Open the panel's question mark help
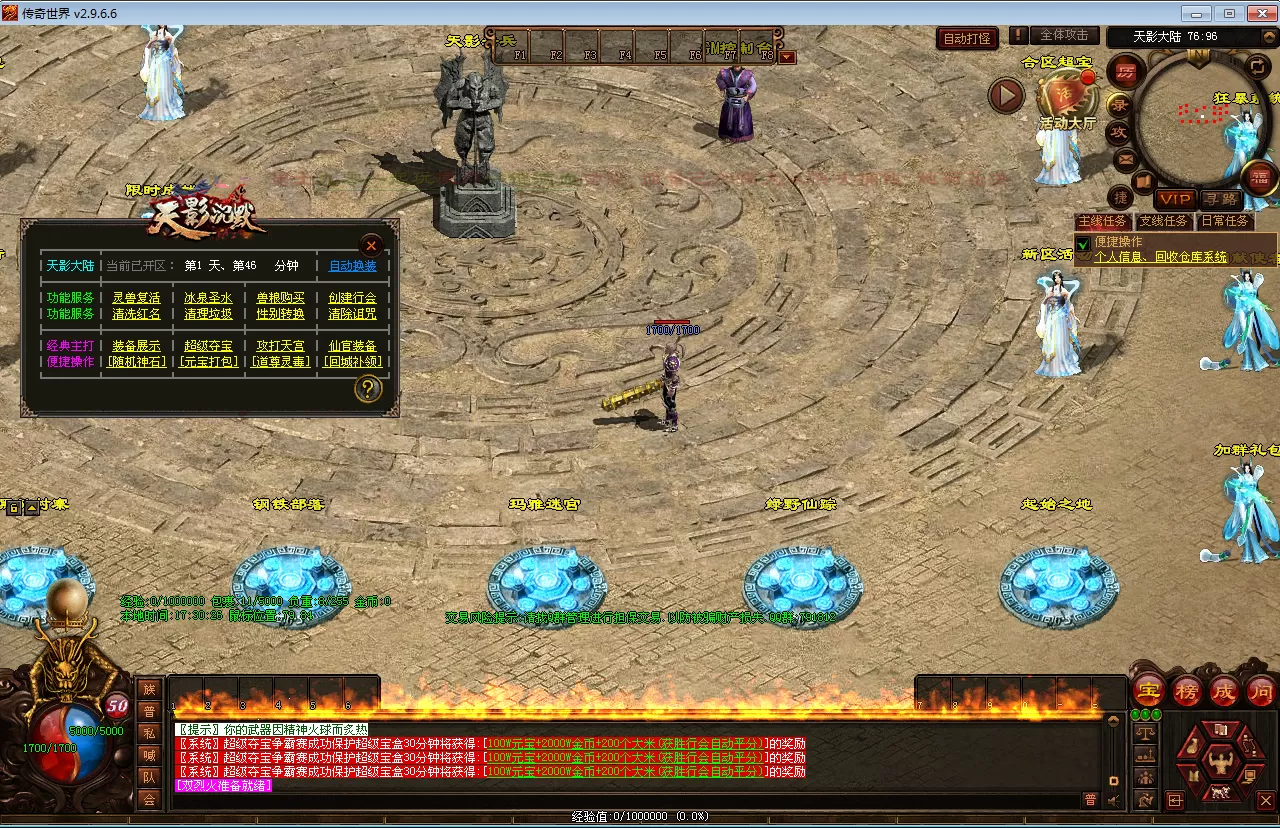This screenshot has height=828, width=1280. pyautogui.click(x=368, y=389)
